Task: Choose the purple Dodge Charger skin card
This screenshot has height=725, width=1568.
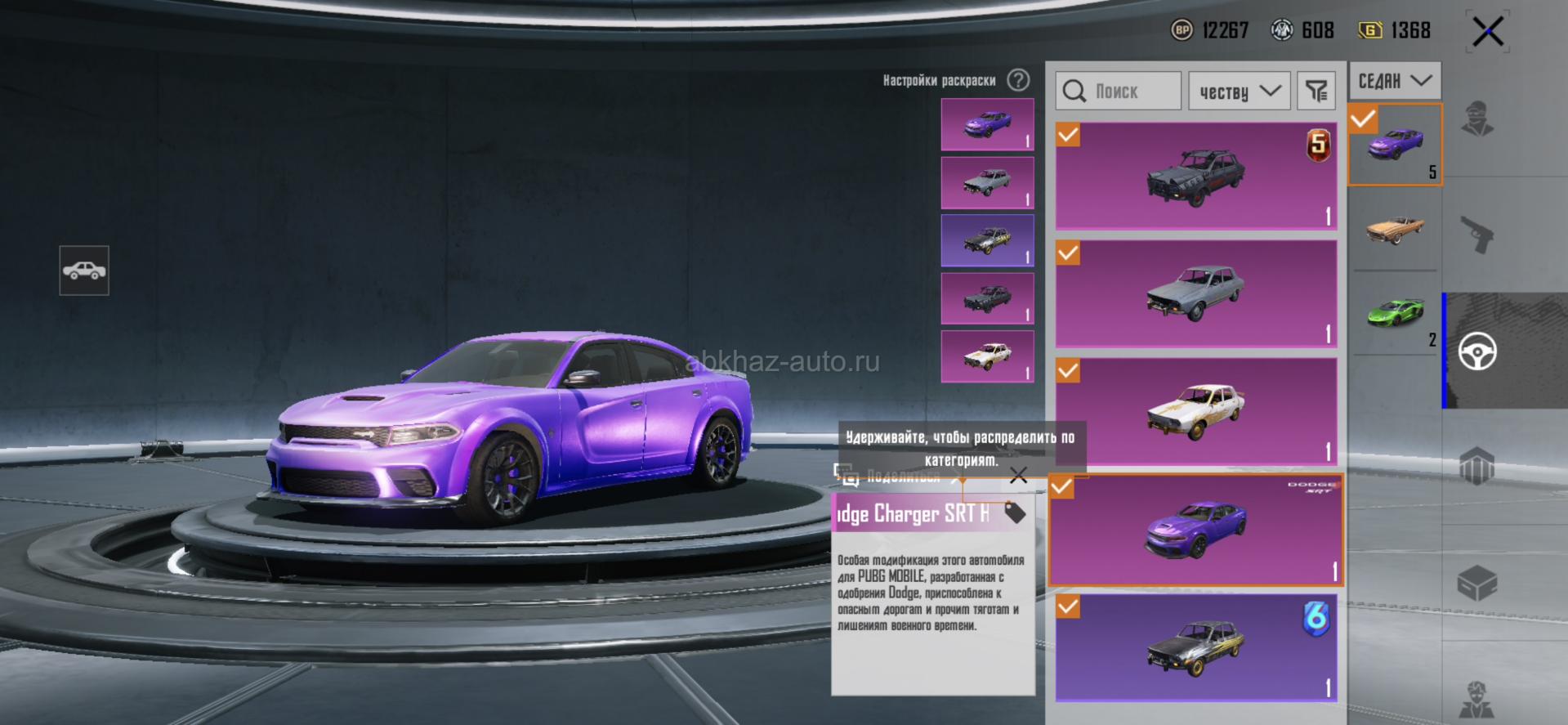Action: coord(1196,530)
